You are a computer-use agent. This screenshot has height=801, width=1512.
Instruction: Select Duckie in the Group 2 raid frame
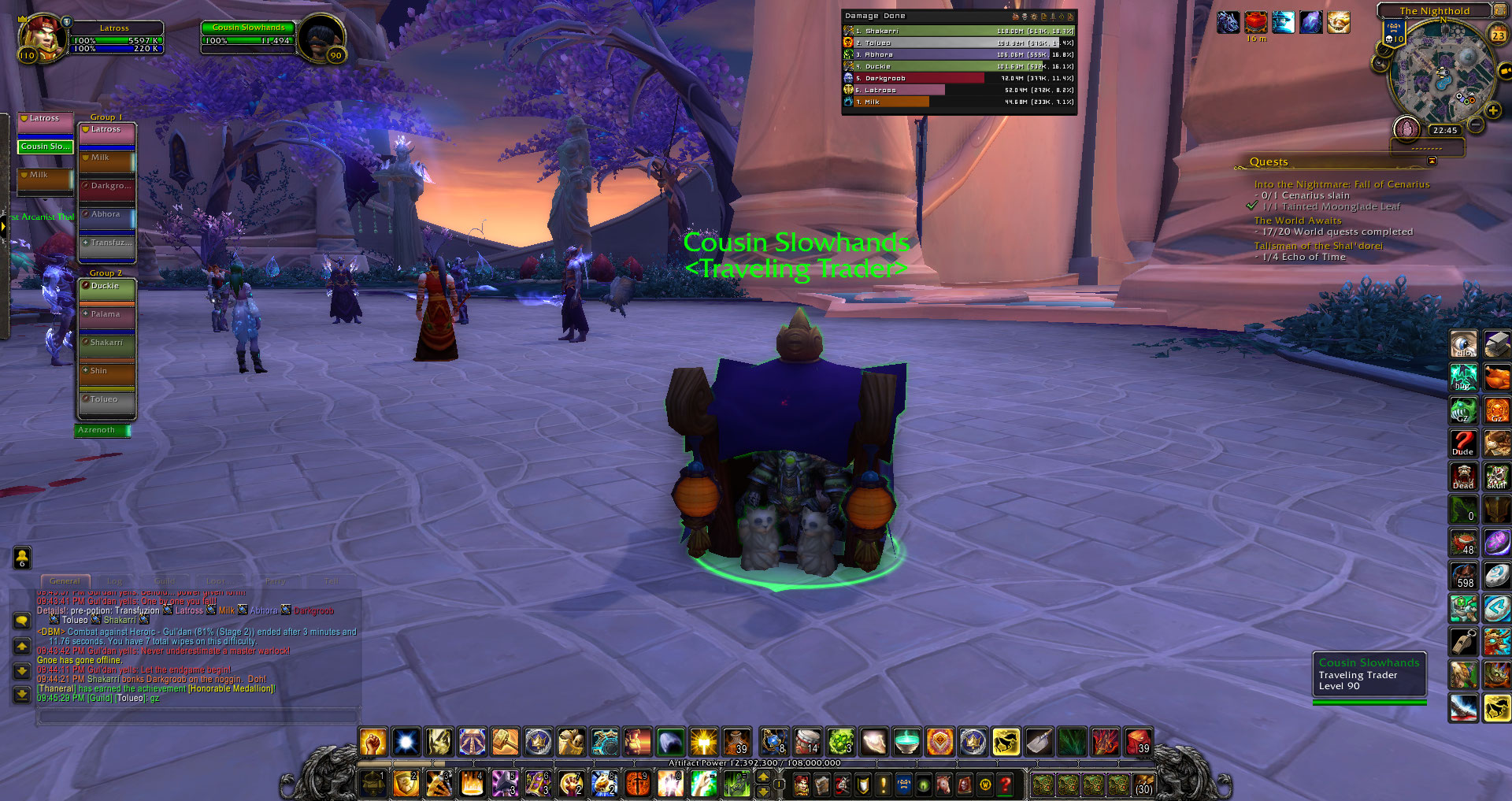(107, 287)
